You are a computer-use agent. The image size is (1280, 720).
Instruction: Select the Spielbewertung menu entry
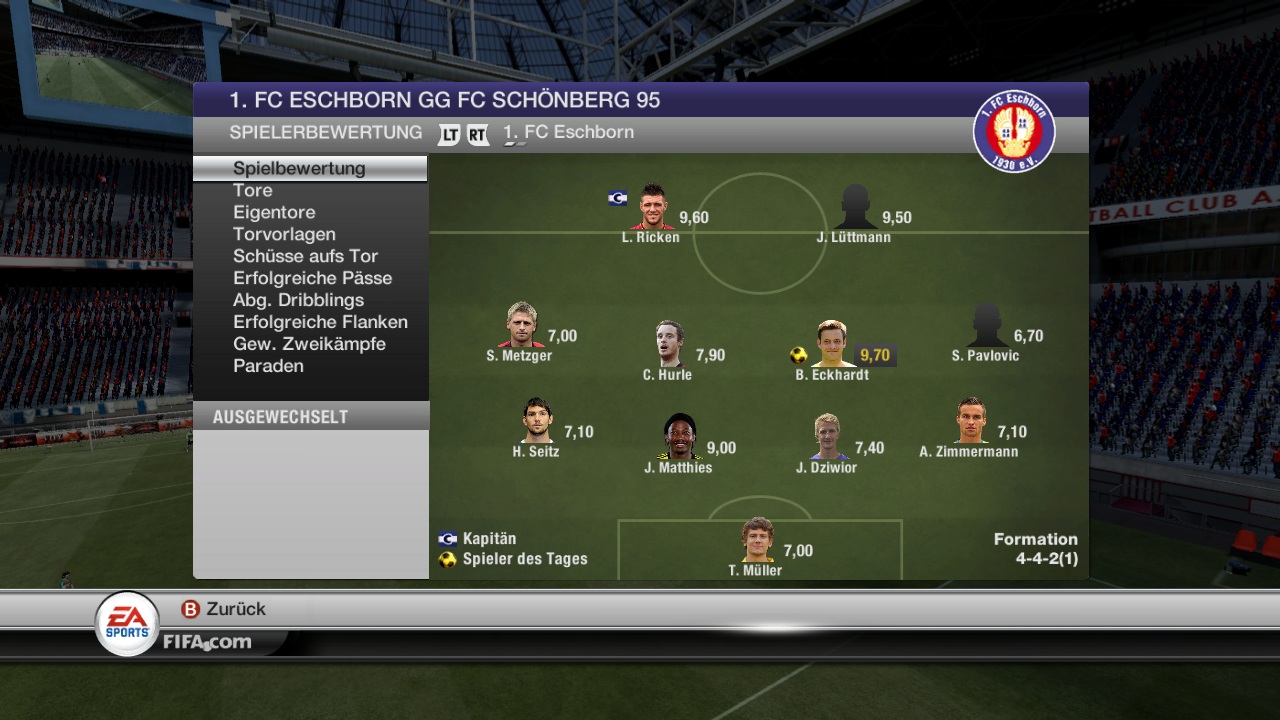(299, 168)
